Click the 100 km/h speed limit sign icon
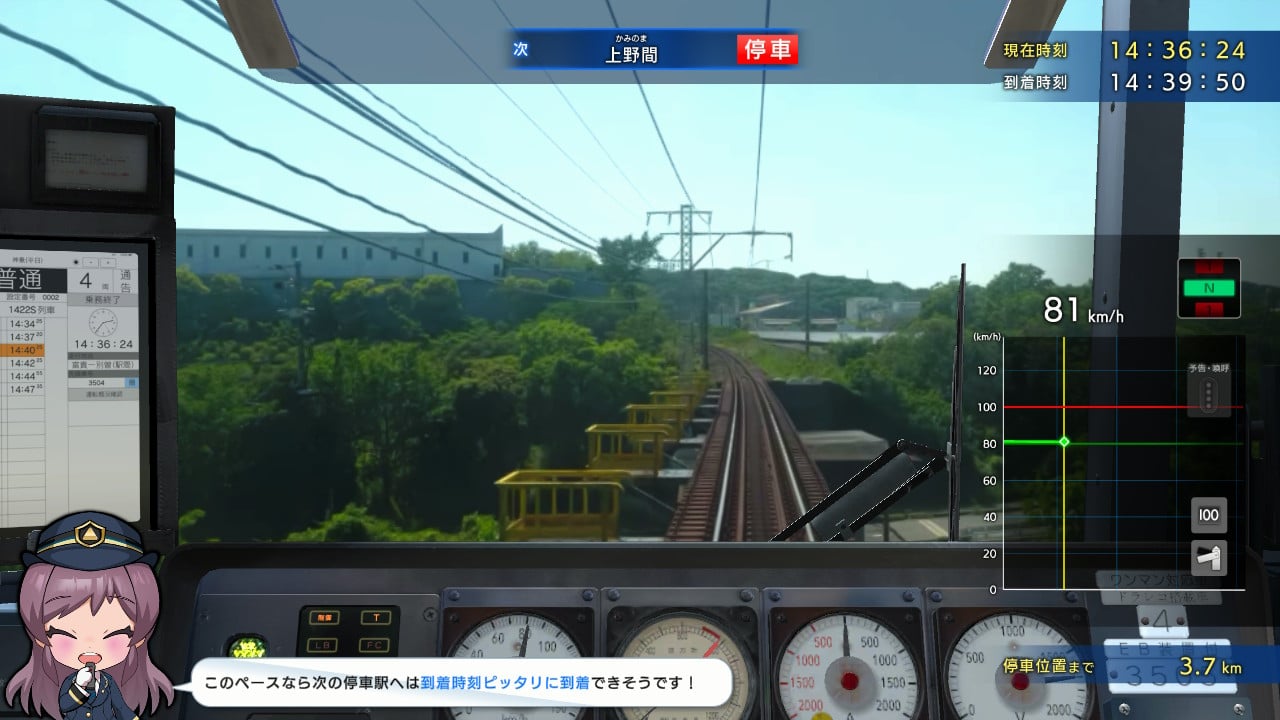1280x720 pixels. pos(1208,515)
